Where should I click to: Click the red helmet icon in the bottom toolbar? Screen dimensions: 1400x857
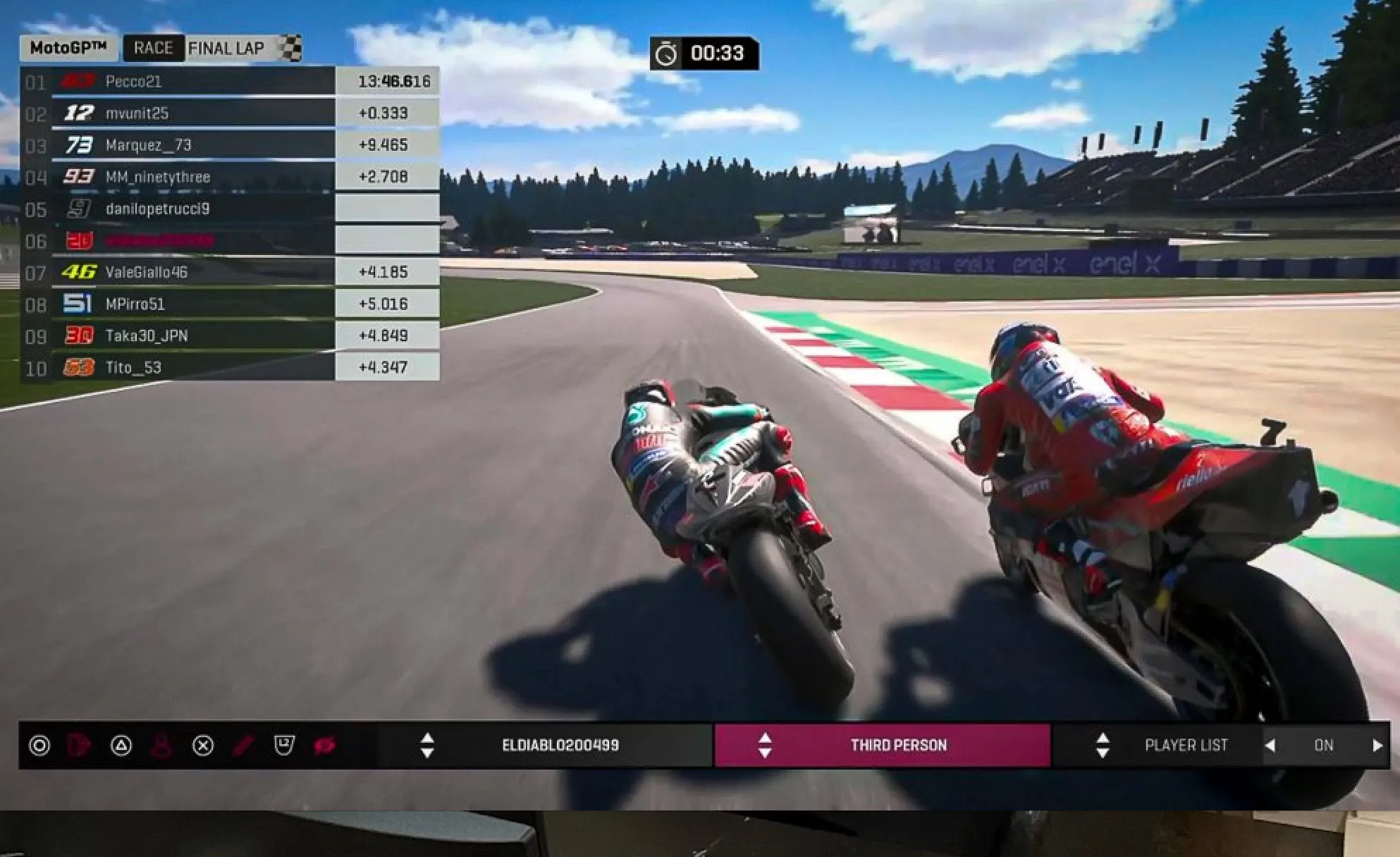pos(79,746)
